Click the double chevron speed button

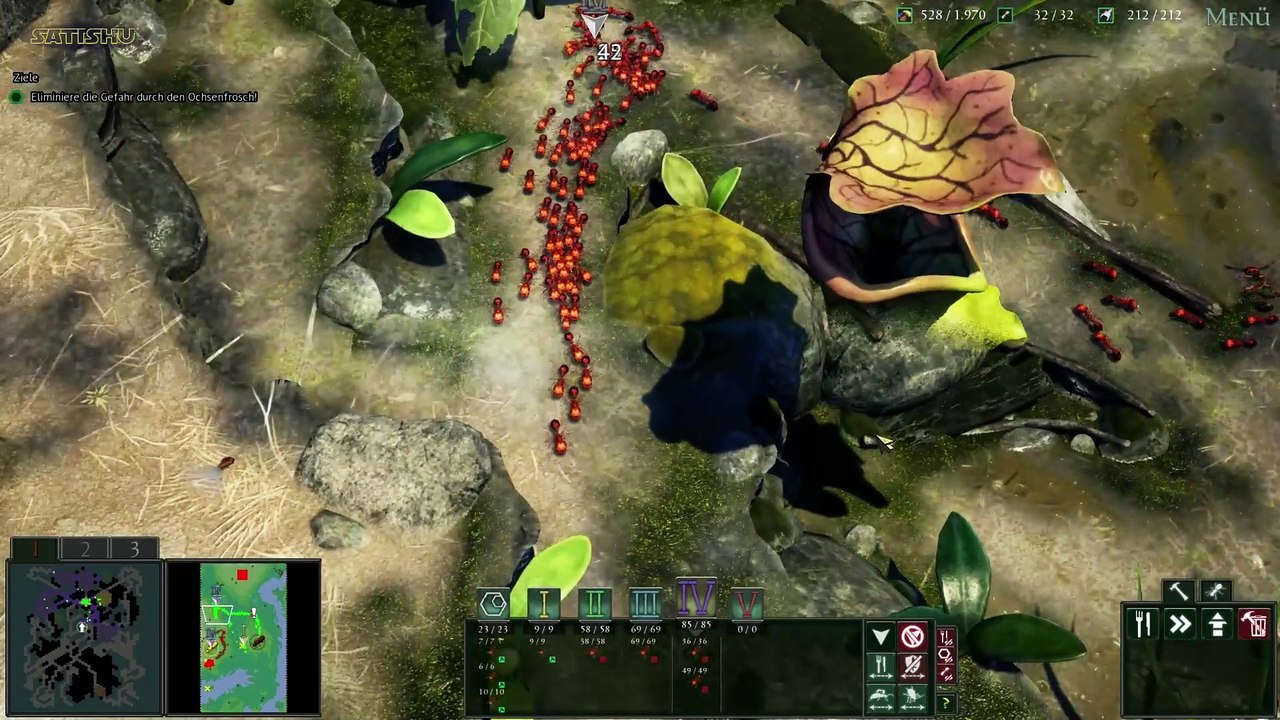coord(1180,624)
